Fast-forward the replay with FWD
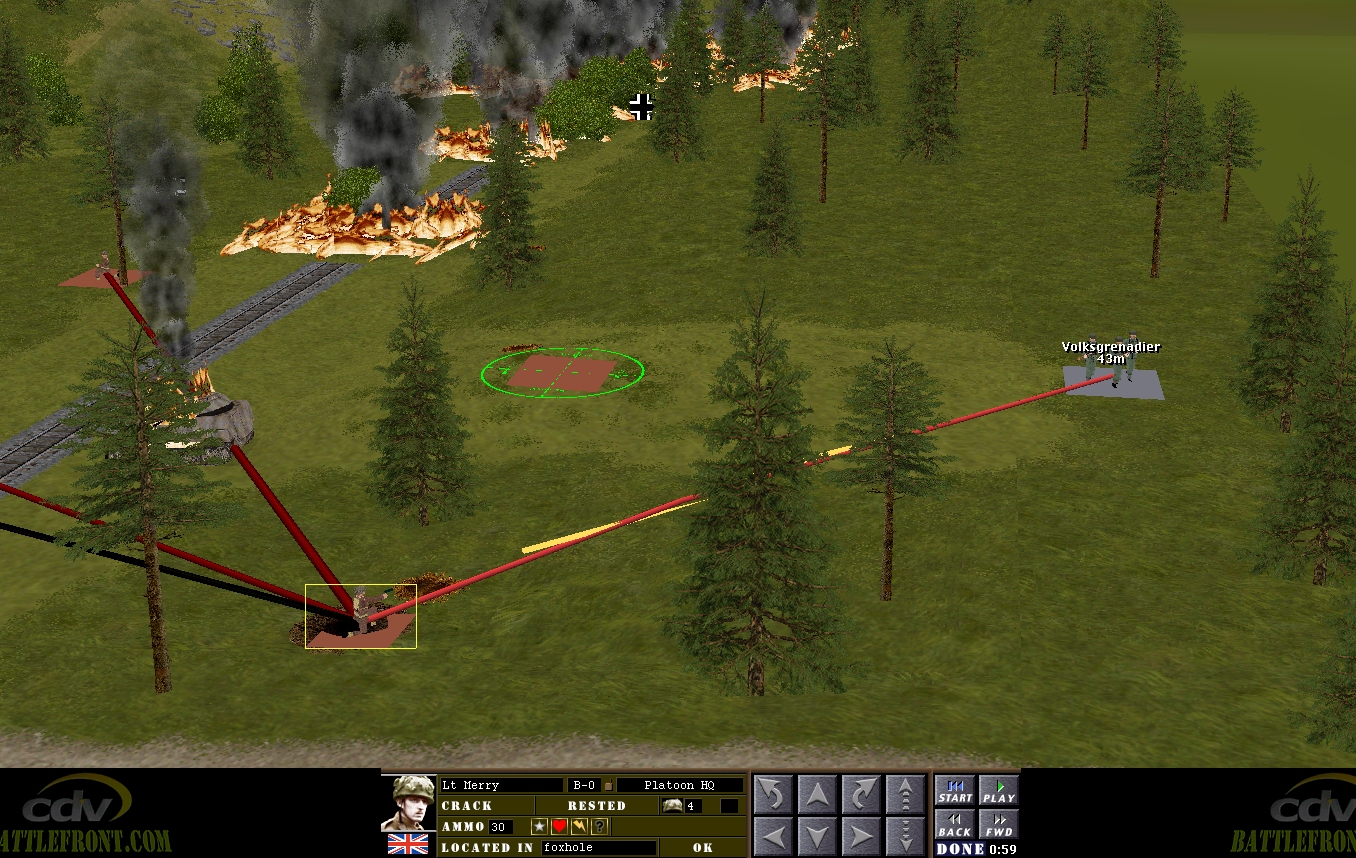 998,825
